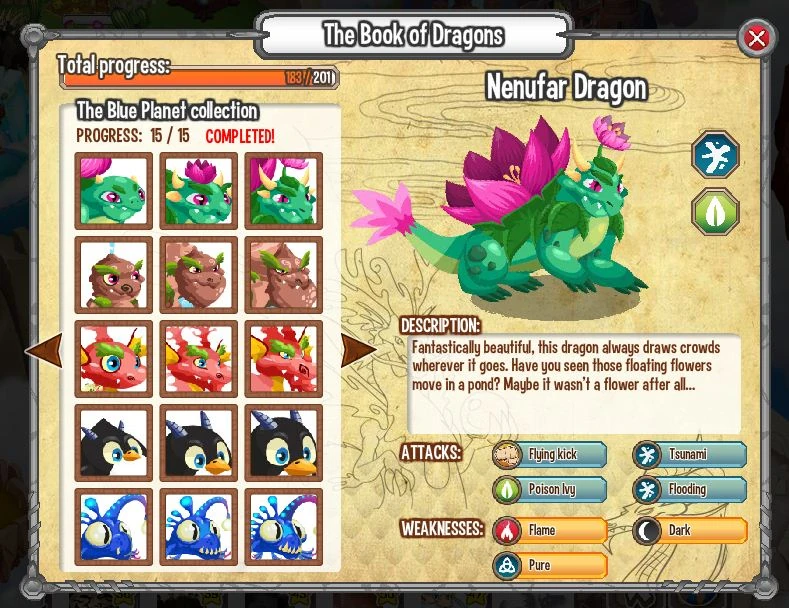
Task: Select the baby Nenufar dragon thumbnail
Action: (114, 191)
